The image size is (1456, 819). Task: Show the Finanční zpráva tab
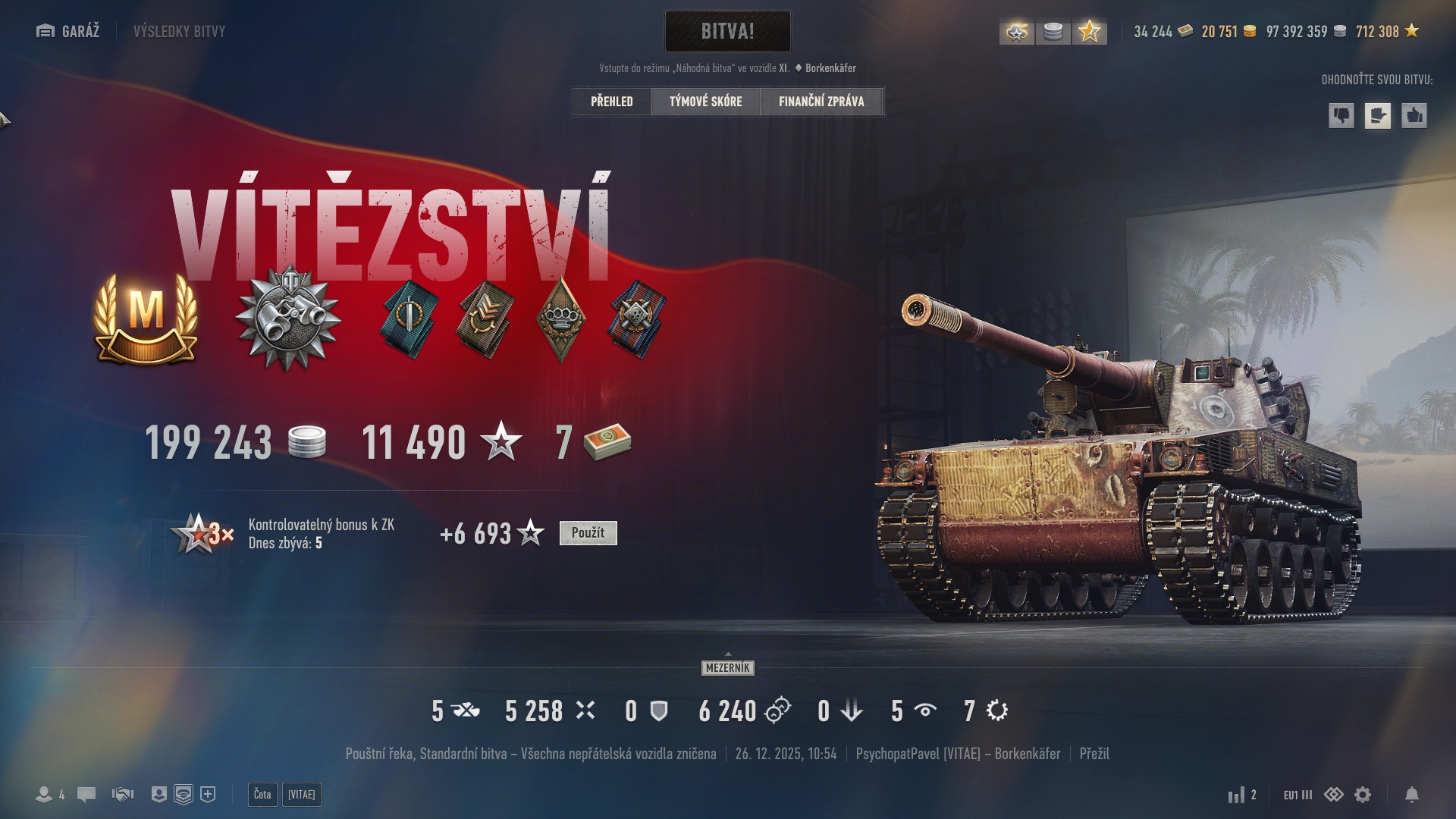(x=821, y=102)
